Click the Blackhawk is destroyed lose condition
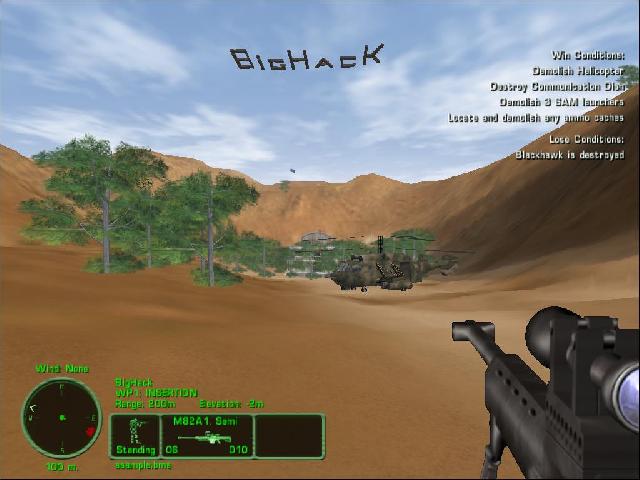Screen dimensions: 640x480 [570, 155]
